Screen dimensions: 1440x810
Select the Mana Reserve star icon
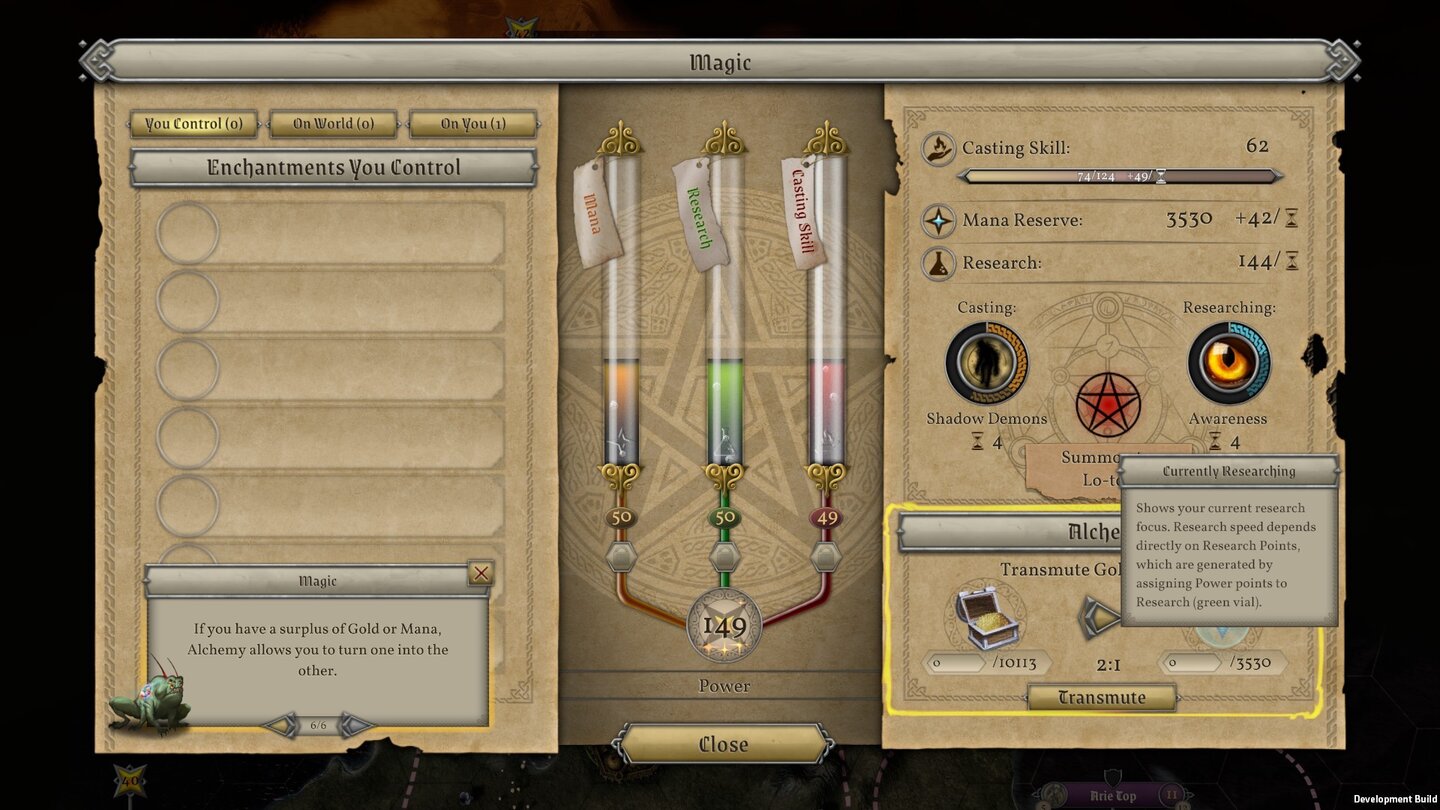[937, 219]
